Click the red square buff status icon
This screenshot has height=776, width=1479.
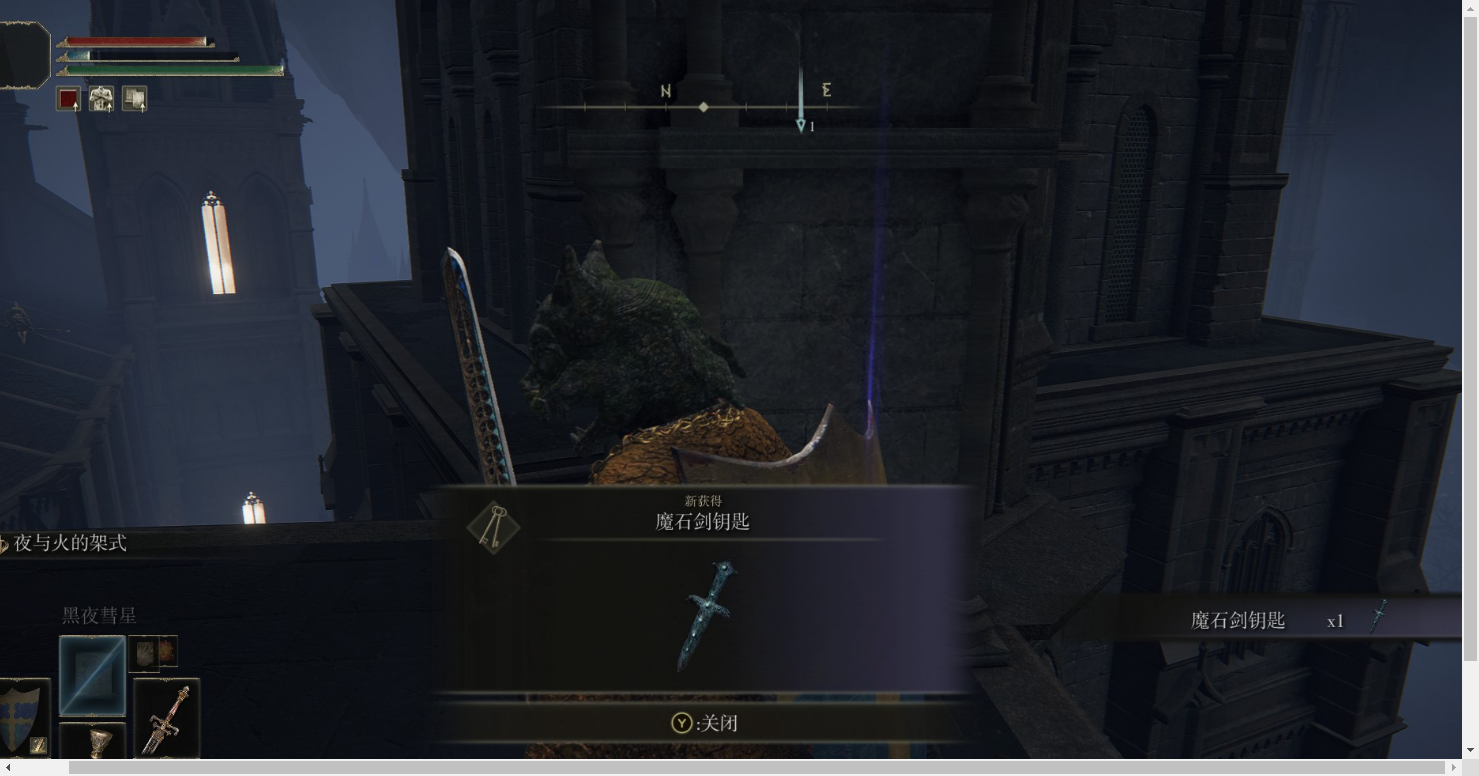[68, 99]
